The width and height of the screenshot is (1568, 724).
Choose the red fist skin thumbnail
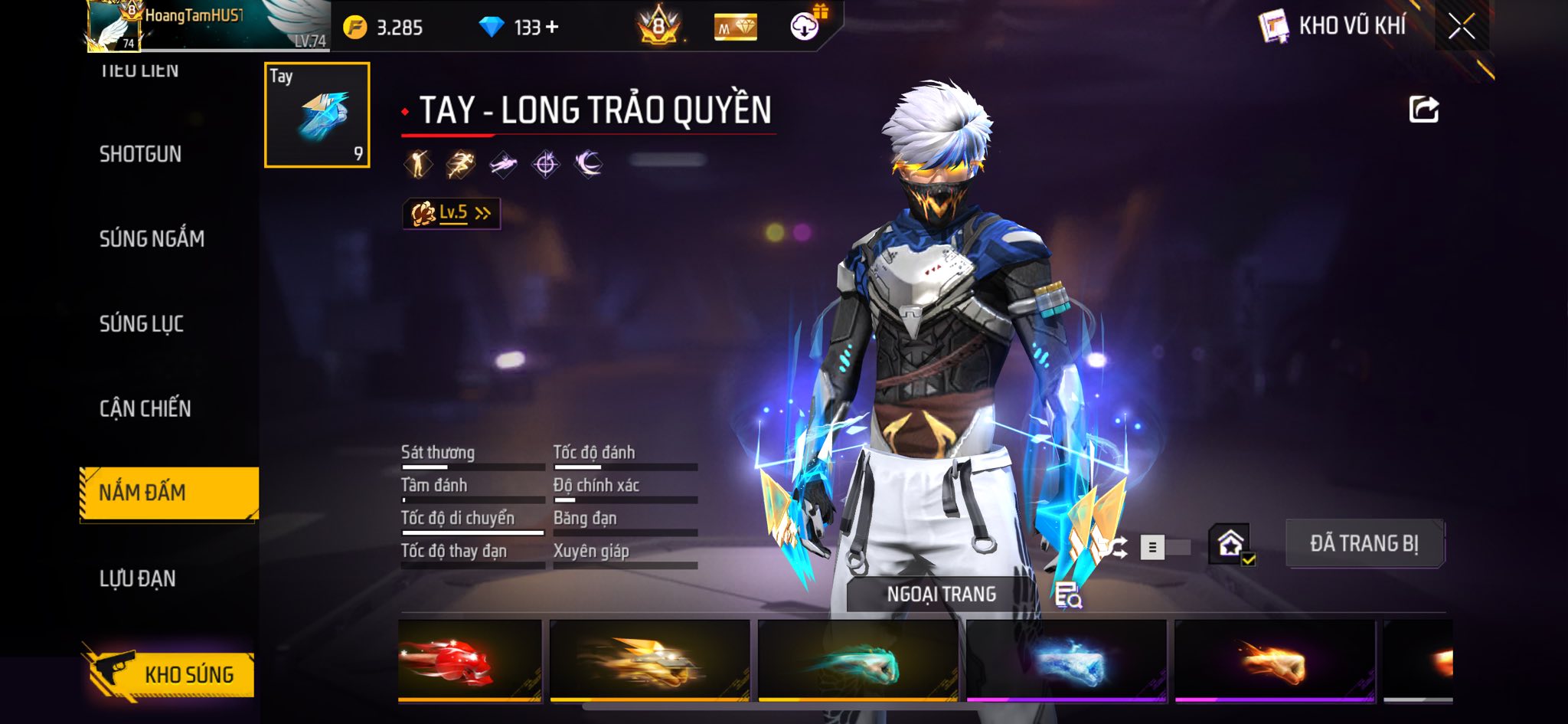tap(469, 660)
